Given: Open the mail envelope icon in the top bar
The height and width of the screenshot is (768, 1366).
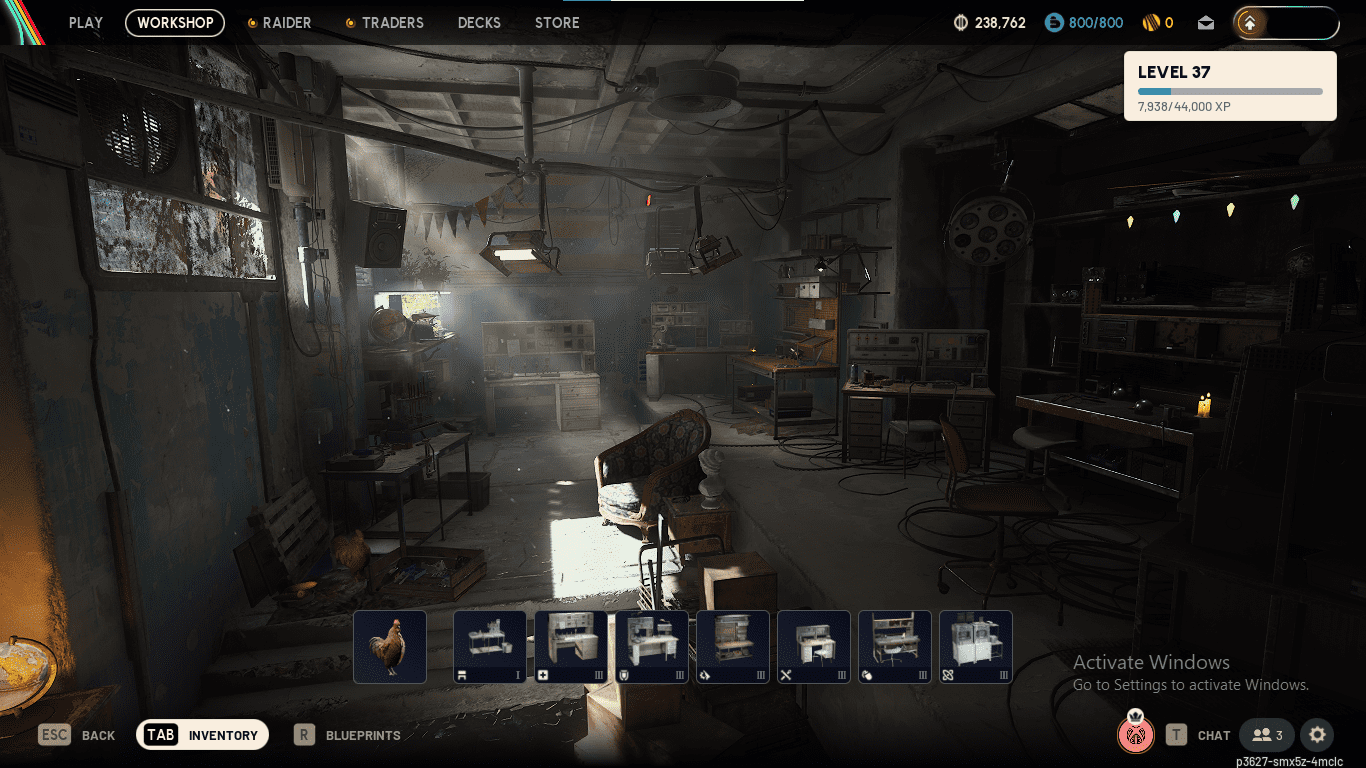Looking at the screenshot, I should pos(1206,22).
